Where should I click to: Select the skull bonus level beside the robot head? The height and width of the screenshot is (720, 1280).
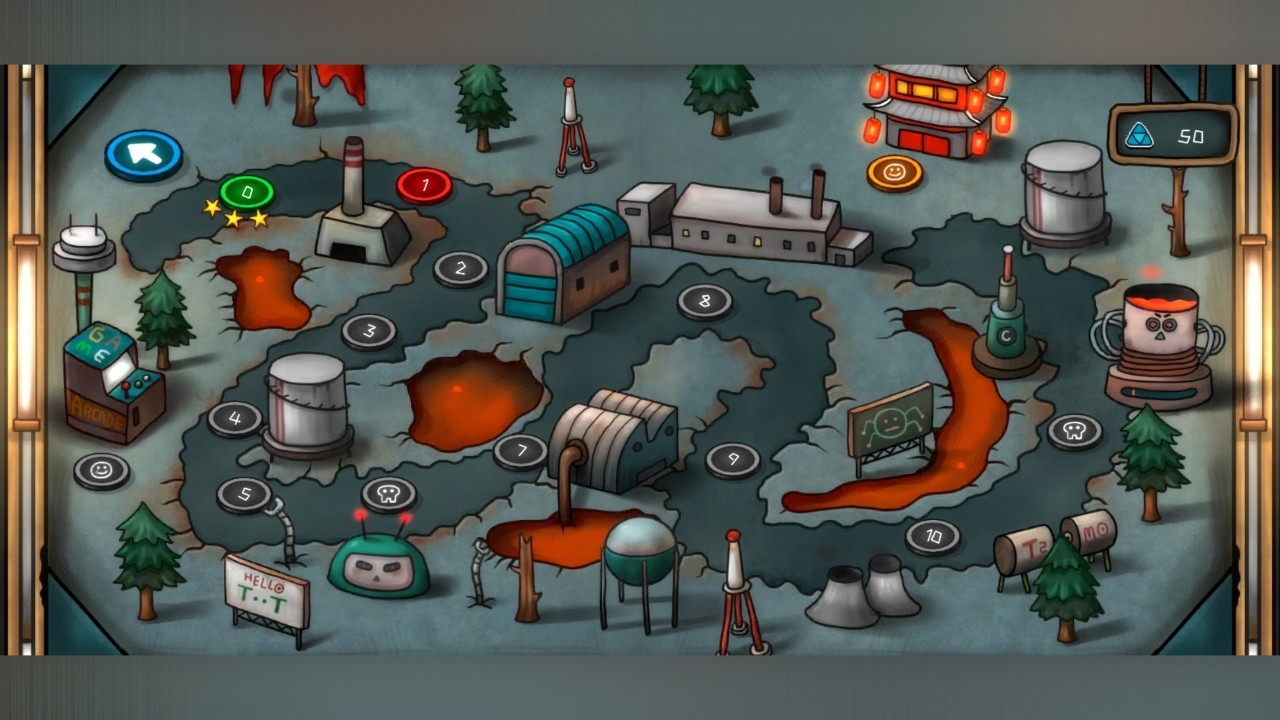click(388, 492)
